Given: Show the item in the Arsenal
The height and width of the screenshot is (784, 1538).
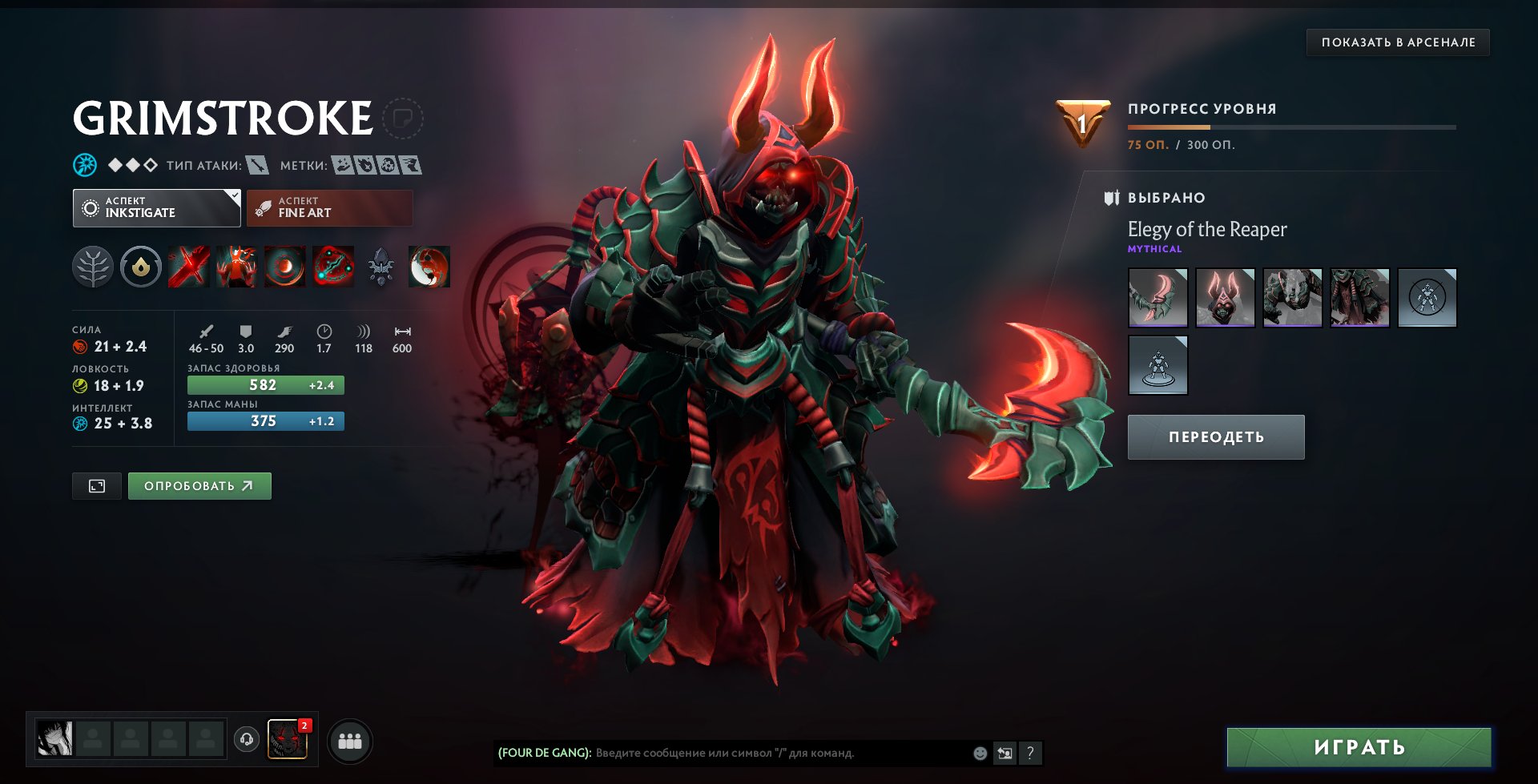Looking at the screenshot, I should (1398, 42).
